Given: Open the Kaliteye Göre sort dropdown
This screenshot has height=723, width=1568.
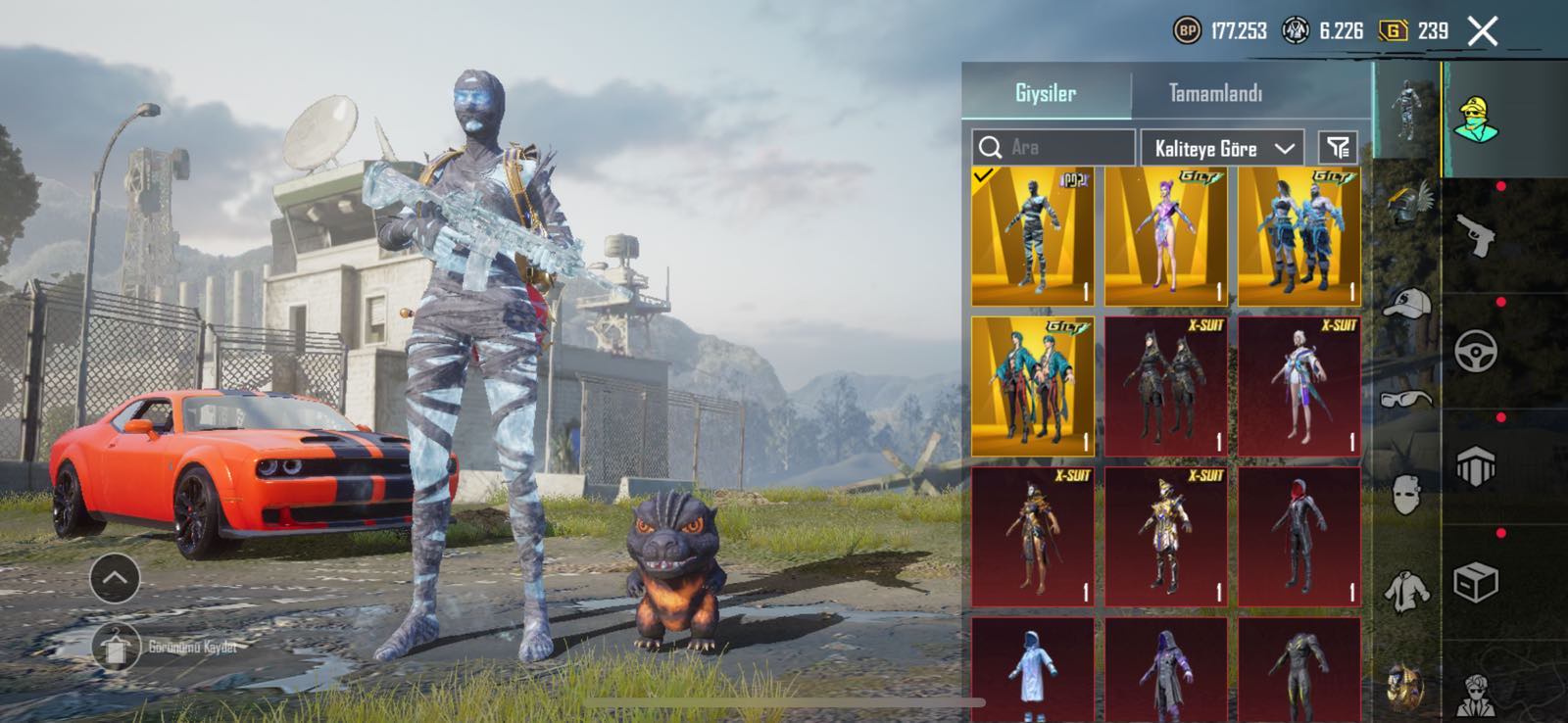Looking at the screenshot, I should [x=1222, y=149].
